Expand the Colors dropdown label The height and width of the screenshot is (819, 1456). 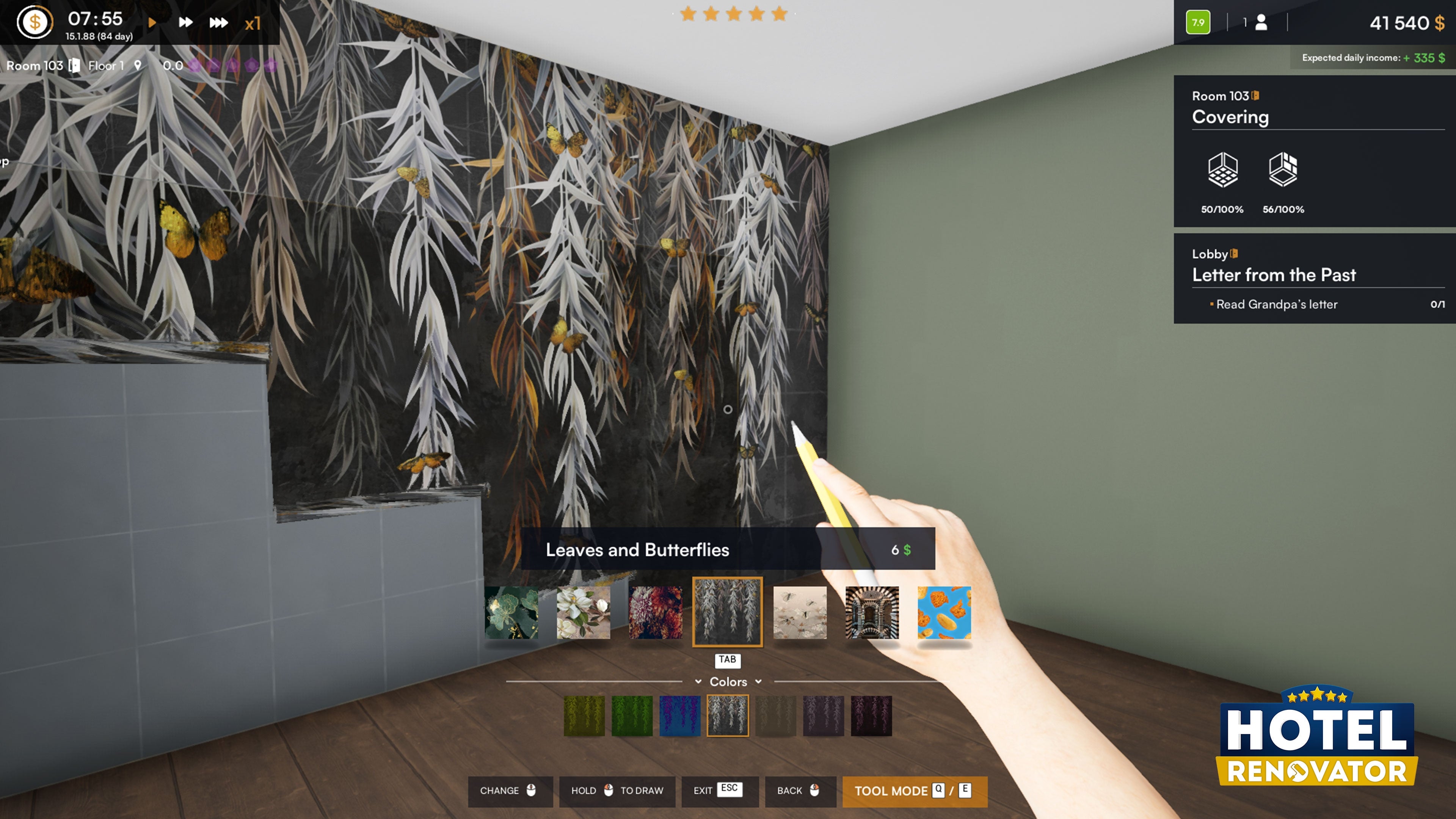[x=728, y=682]
